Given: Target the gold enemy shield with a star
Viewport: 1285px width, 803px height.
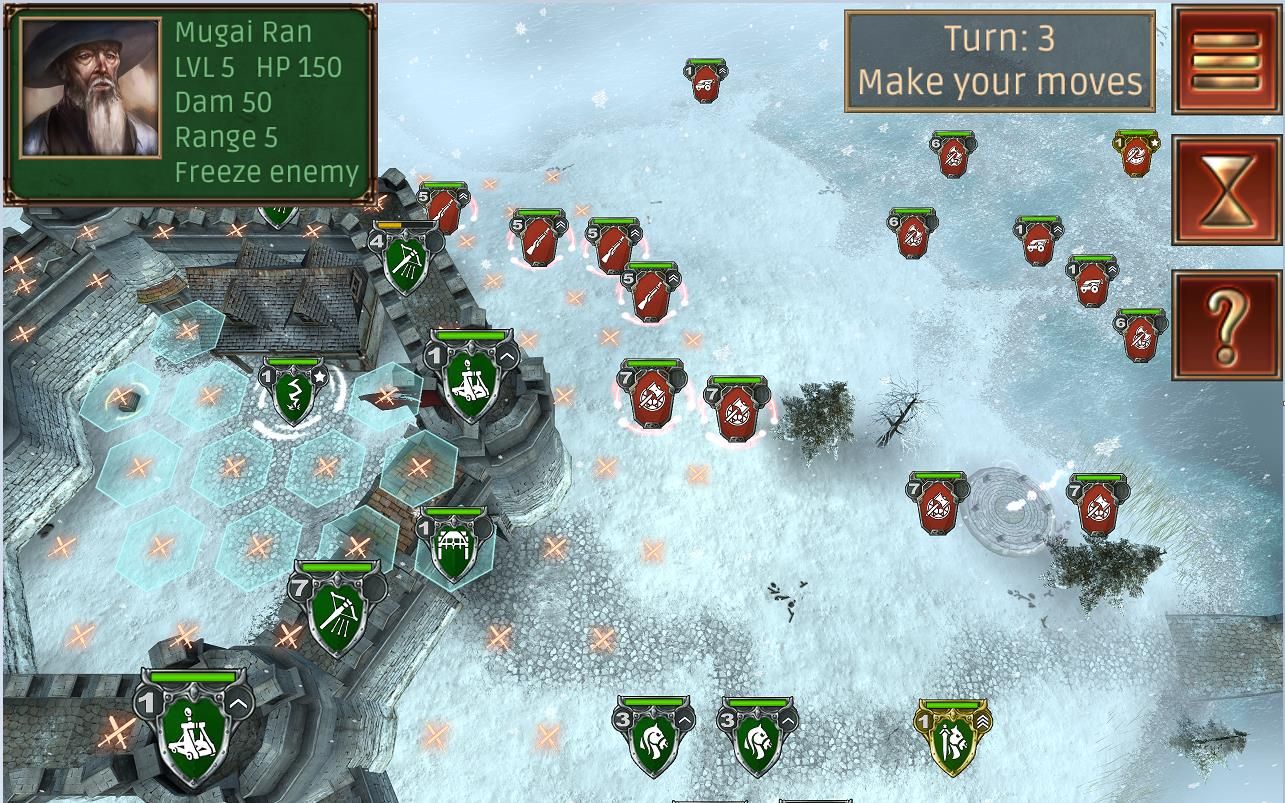Looking at the screenshot, I should coord(1136,155).
